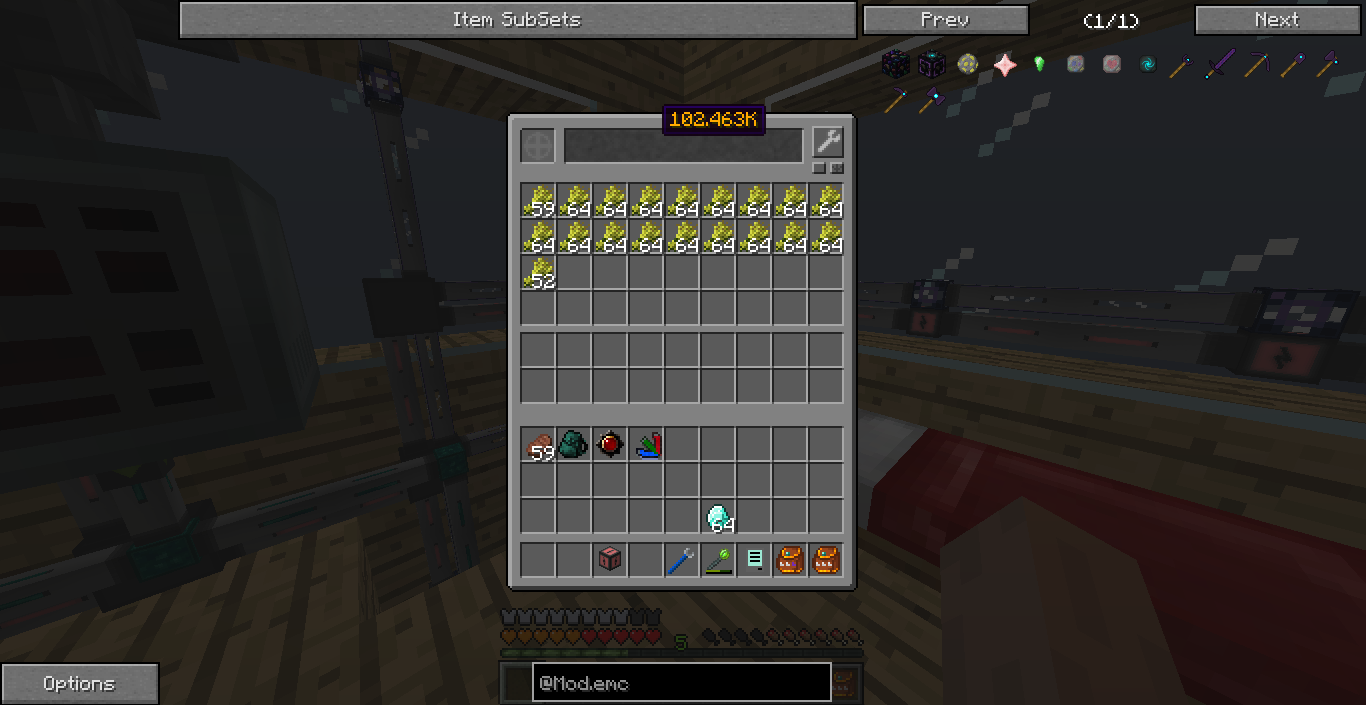Click the crosshair target slot beside search bar
The width and height of the screenshot is (1366, 705).
[x=538, y=146]
